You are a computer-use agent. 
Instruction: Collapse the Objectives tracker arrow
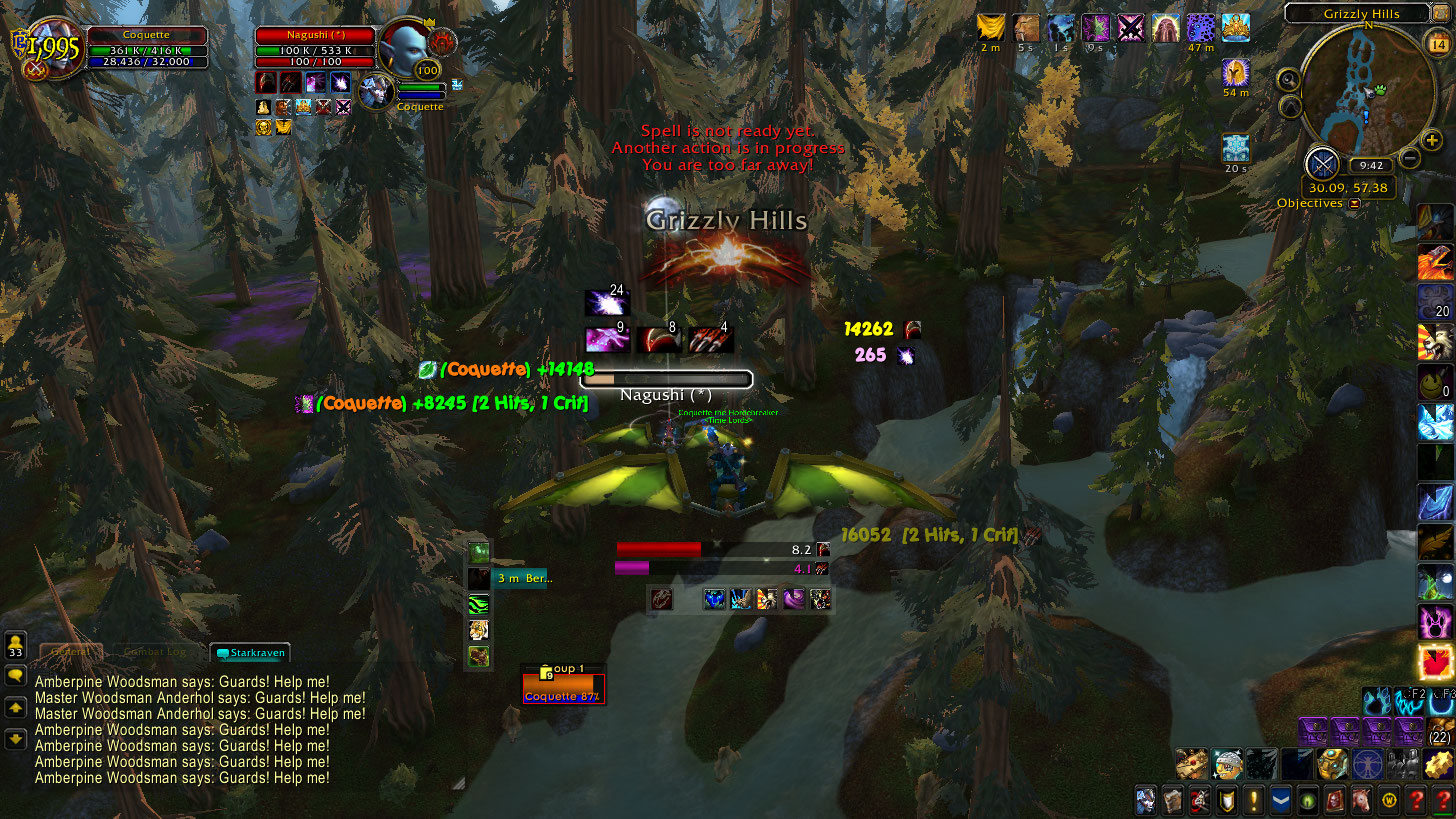(x=1355, y=203)
